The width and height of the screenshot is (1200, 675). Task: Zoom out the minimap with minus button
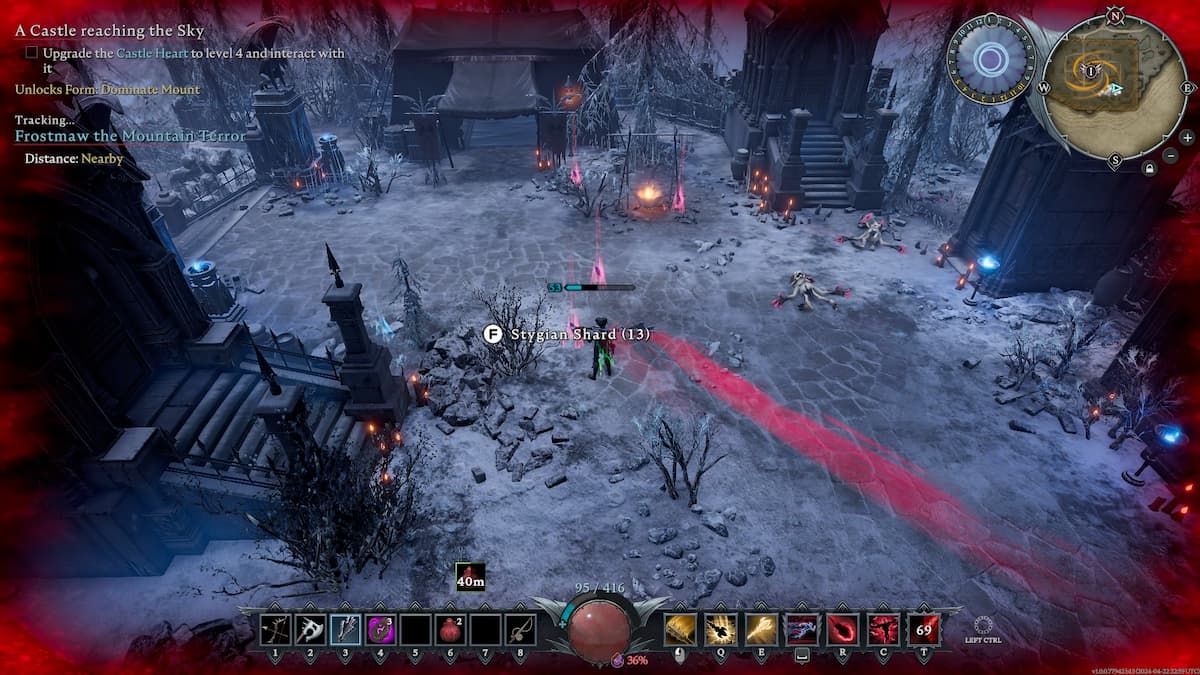1171,155
